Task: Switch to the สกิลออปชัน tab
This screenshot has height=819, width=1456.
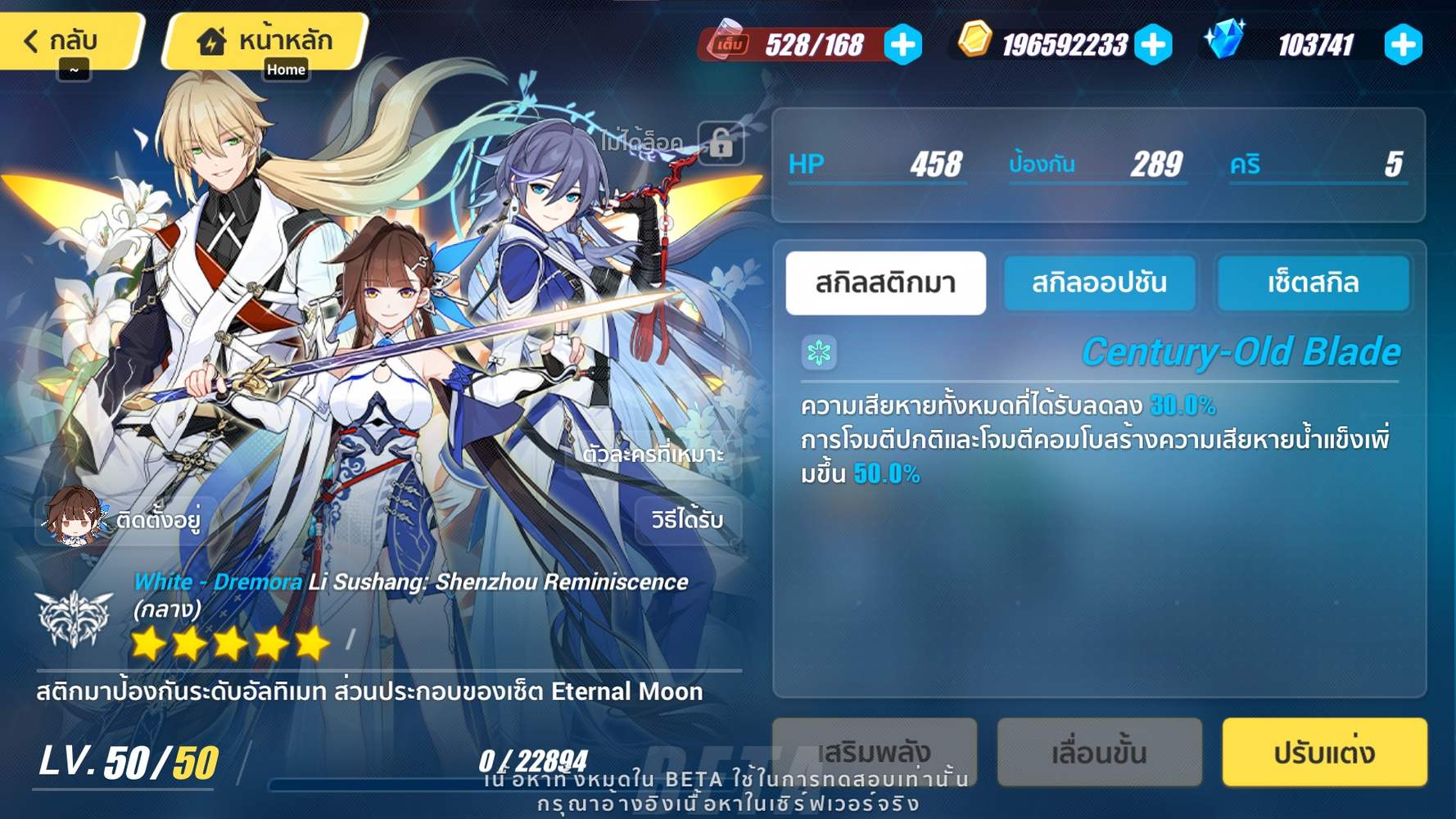Action: point(1100,283)
